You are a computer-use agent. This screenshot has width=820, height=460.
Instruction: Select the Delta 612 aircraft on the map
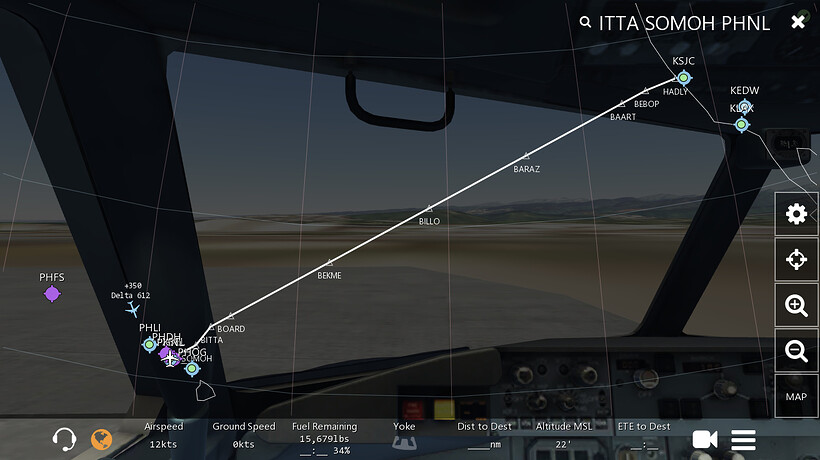(x=133, y=309)
